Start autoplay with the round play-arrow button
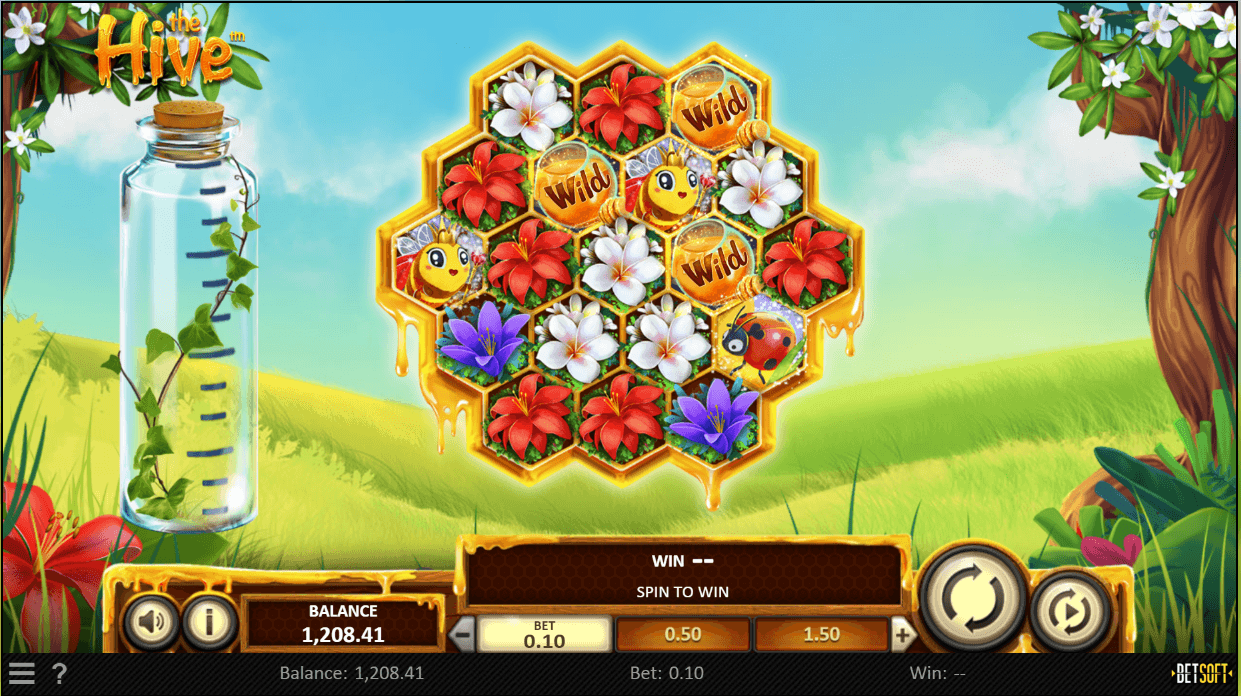 [1071, 610]
